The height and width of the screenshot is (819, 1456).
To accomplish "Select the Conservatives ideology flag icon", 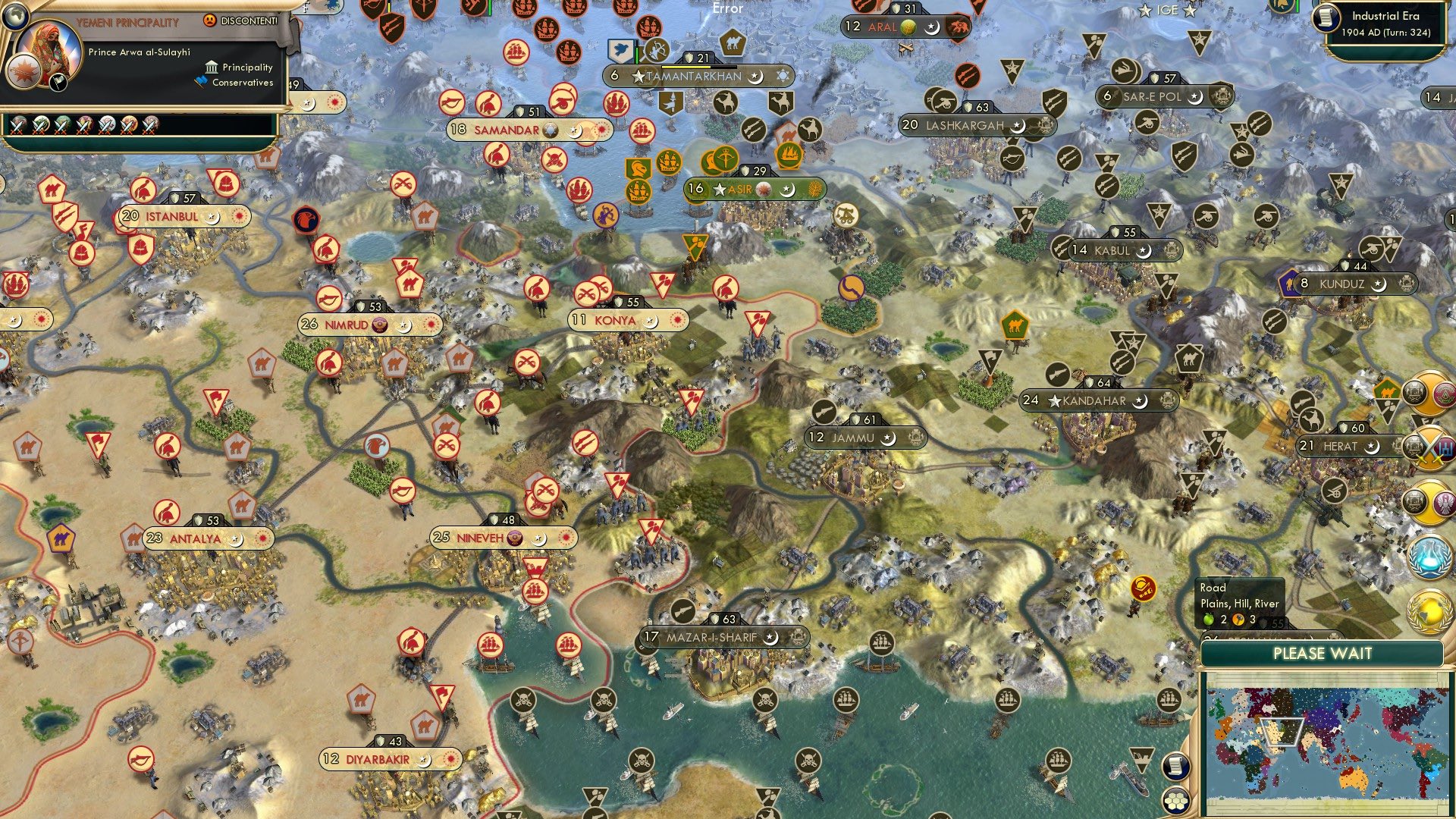I will [x=200, y=83].
